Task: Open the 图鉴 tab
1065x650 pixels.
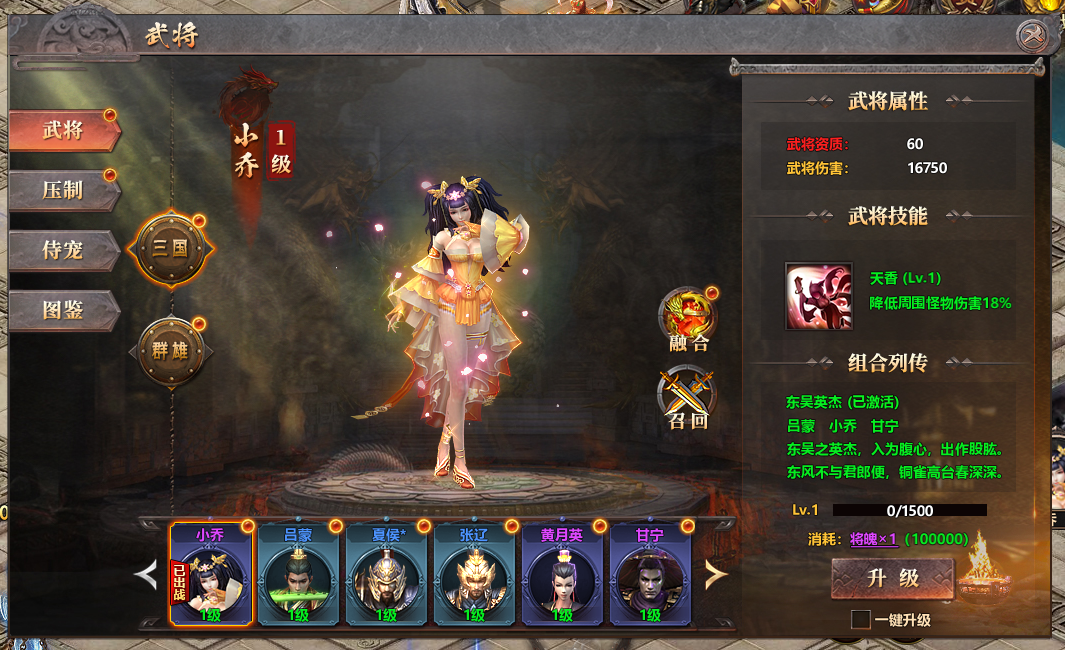Action: [64, 310]
